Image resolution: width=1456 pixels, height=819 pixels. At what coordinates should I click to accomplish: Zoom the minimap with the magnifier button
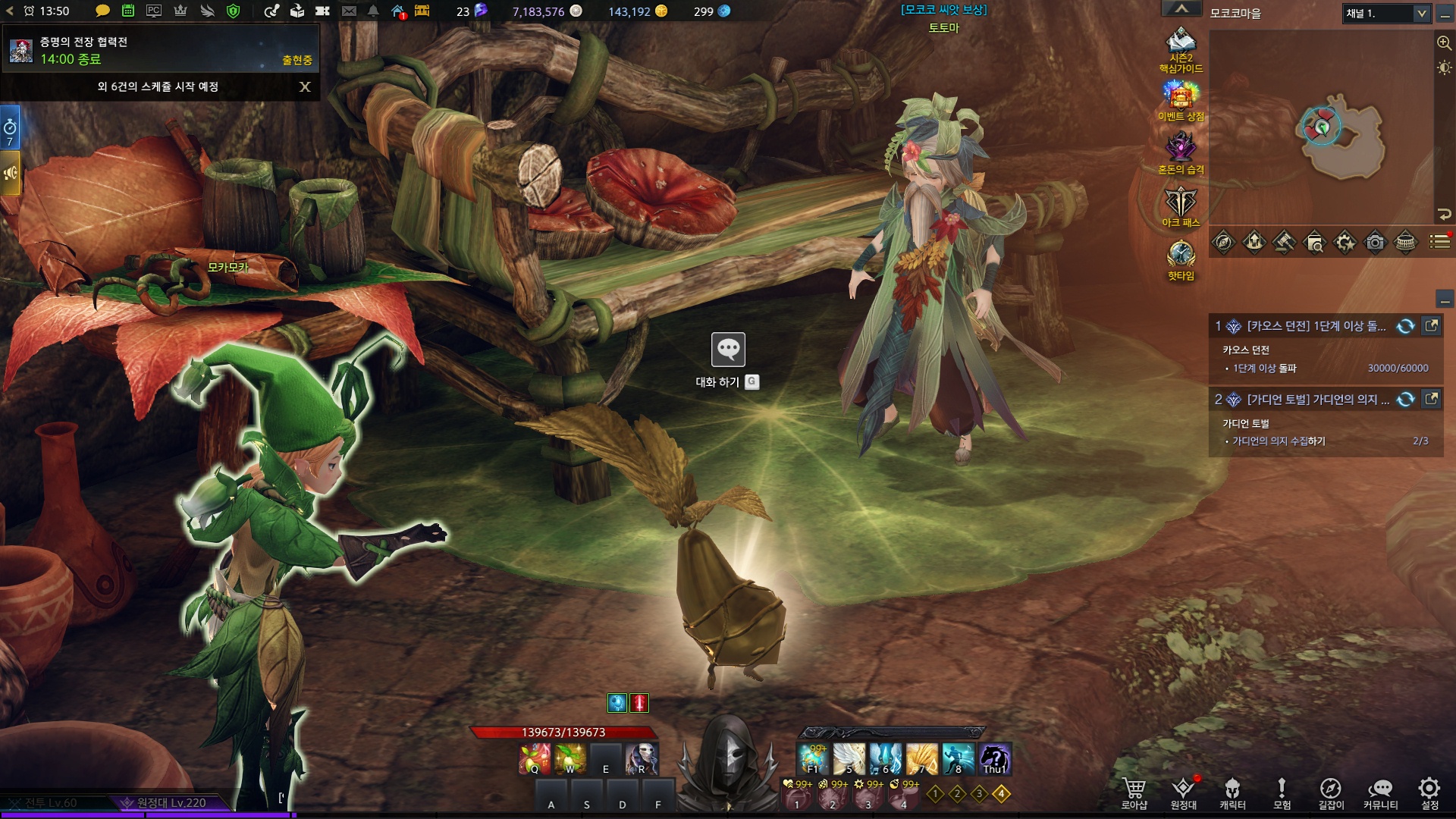[1444, 43]
